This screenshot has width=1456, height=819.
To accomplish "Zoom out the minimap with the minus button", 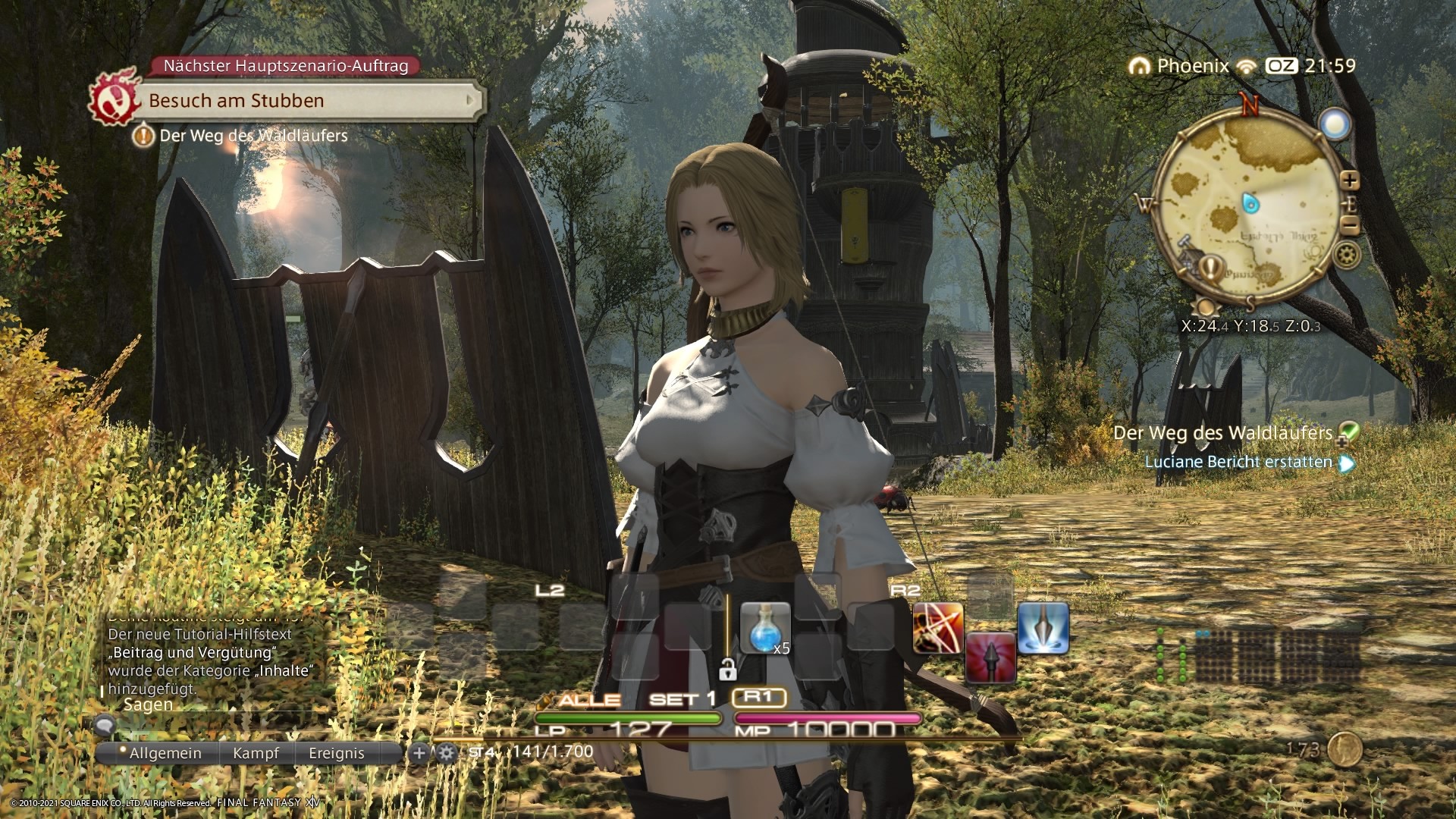I will click(x=1350, y=224).
